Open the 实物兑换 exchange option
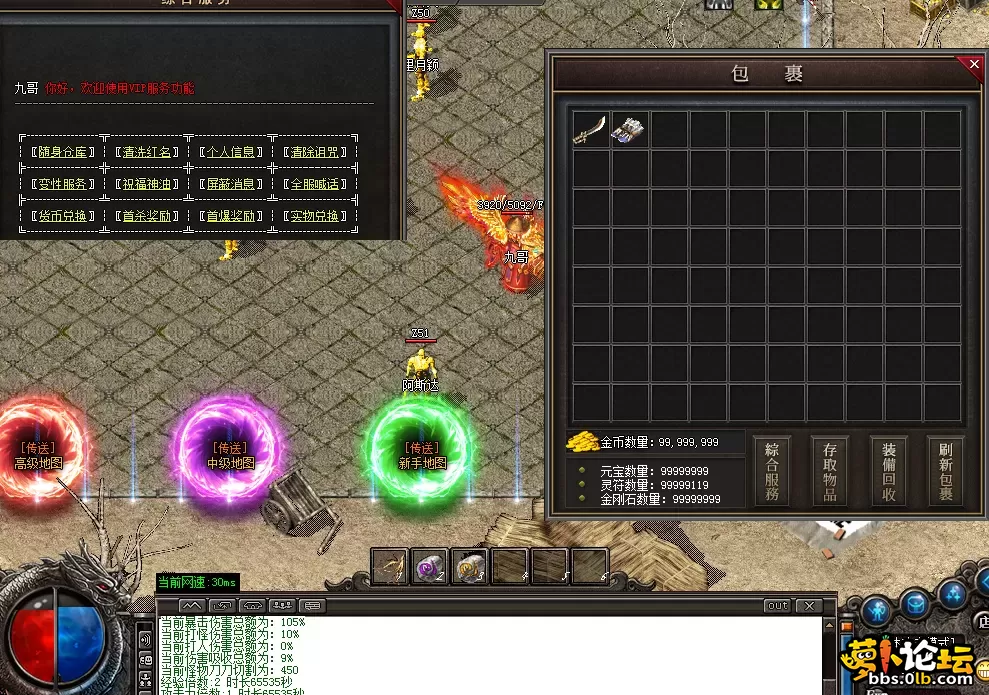 [x=314, y=216]
